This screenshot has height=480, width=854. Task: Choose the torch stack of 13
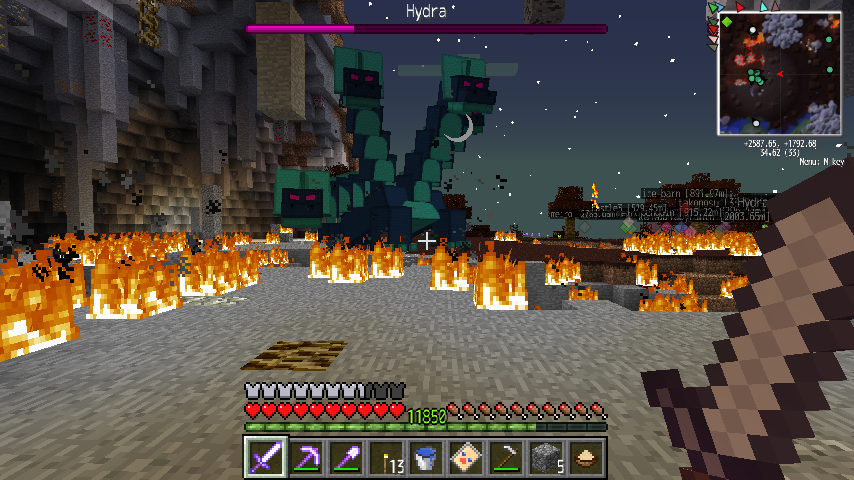386,457
